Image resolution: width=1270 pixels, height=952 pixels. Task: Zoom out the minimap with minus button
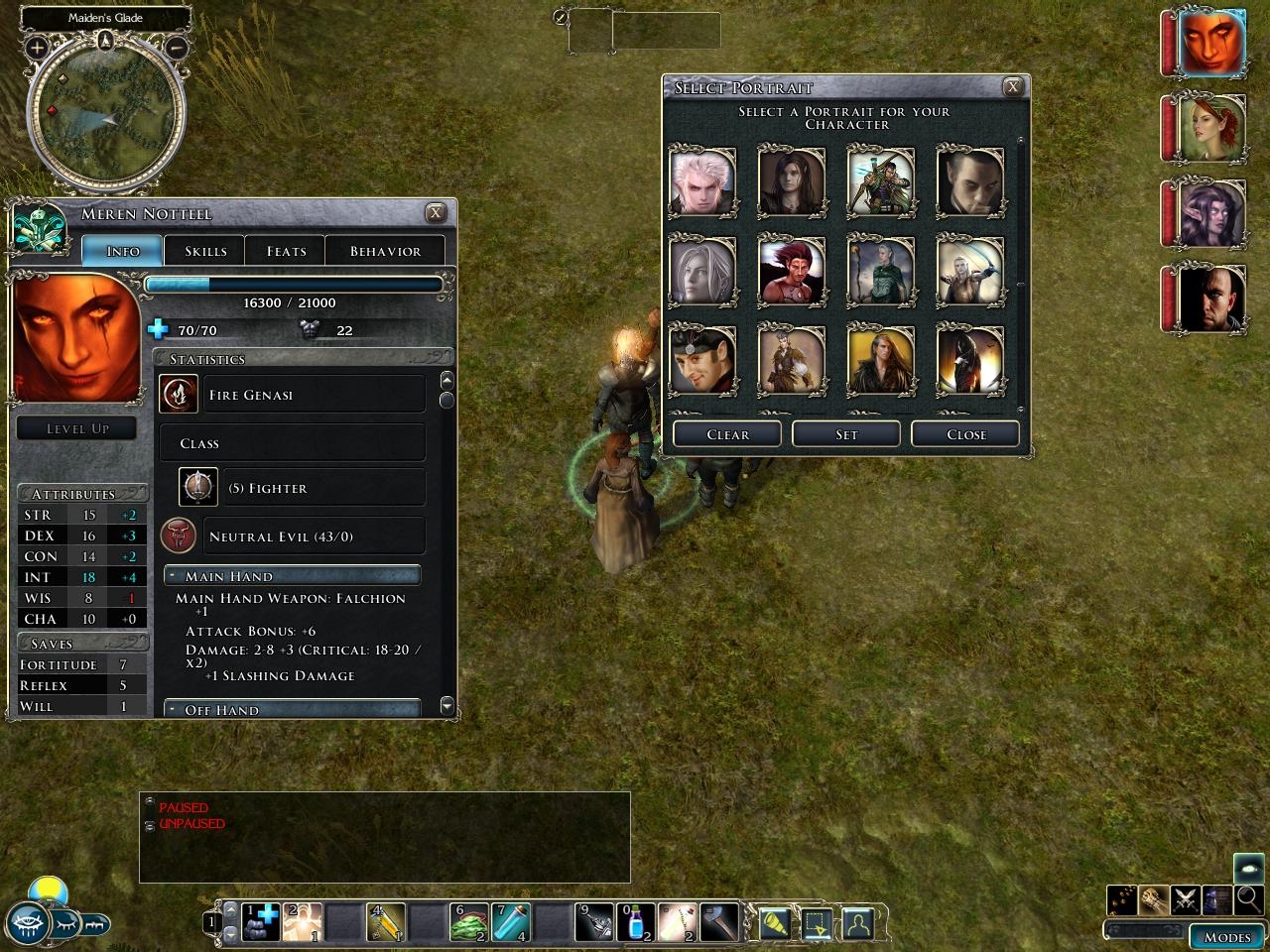coord(176,47)
